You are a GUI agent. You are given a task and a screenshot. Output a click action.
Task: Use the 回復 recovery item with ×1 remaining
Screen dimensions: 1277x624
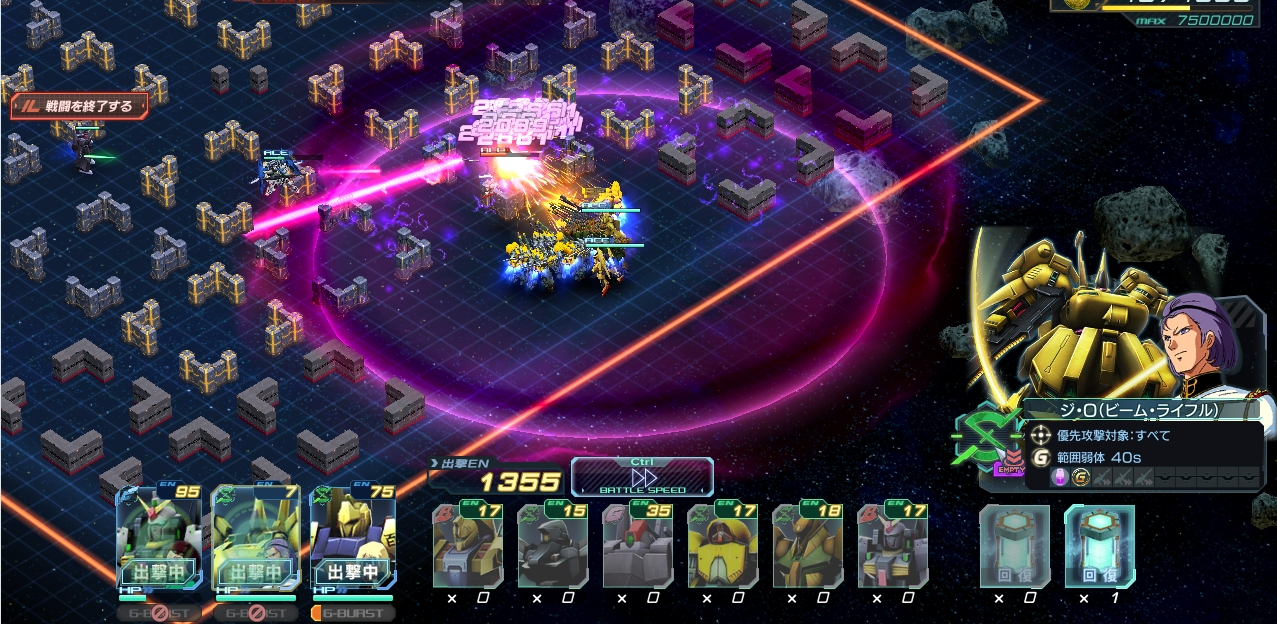pyautogui.click(x=1099, y=546)
